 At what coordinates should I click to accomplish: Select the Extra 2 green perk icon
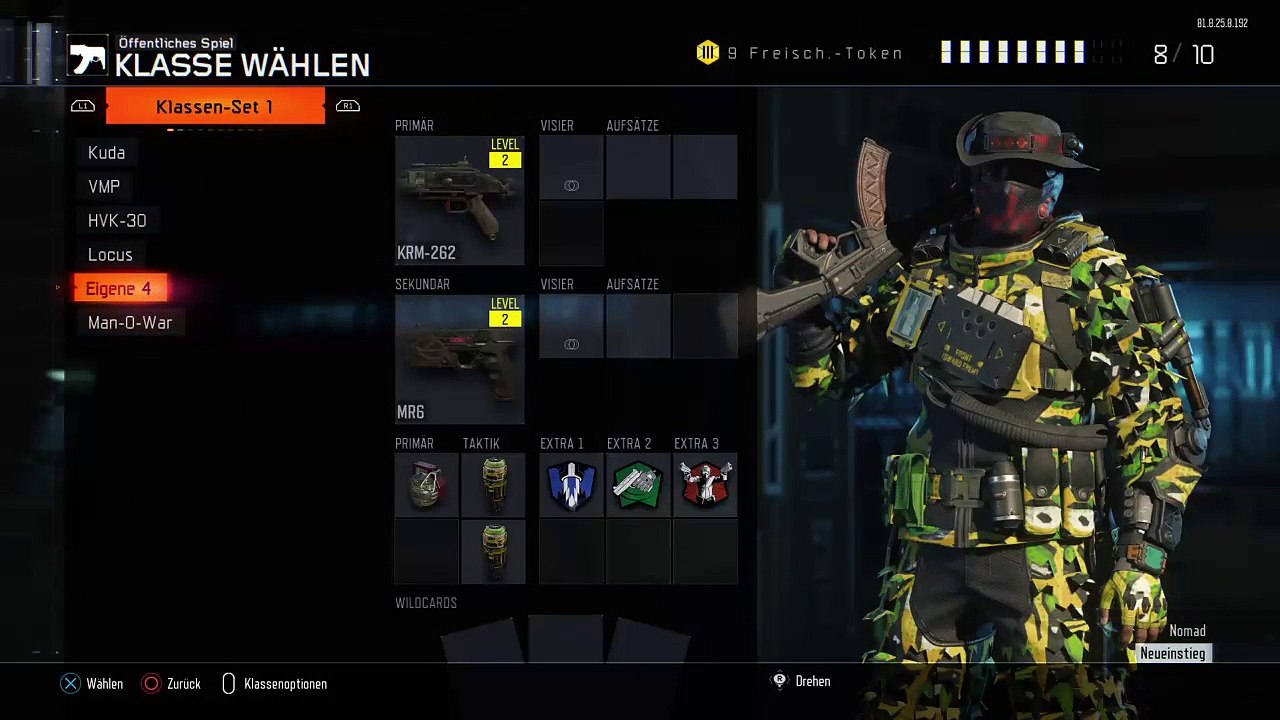tap(638, 485)
